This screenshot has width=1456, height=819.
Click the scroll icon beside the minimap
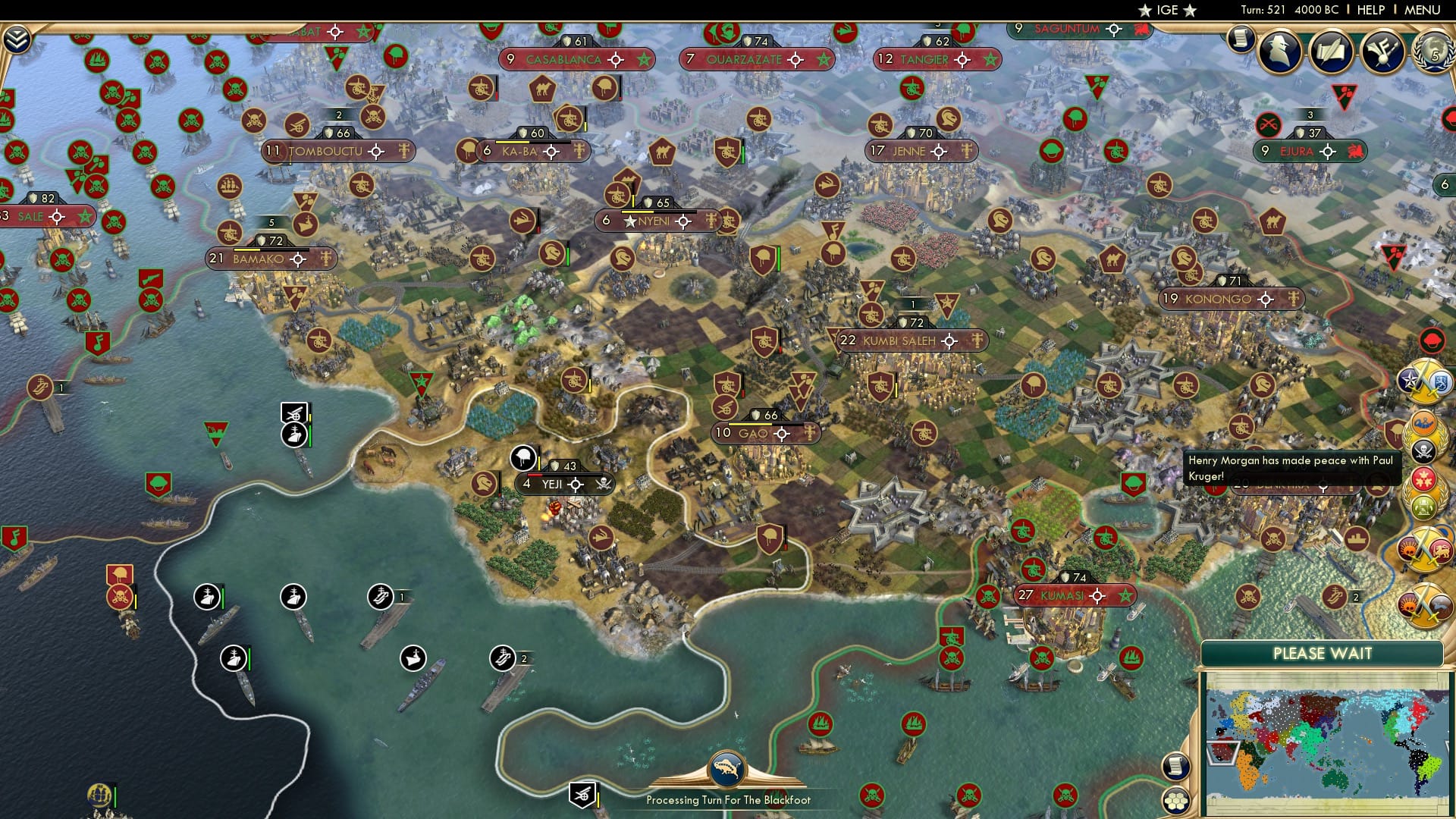coord(1175,767)
